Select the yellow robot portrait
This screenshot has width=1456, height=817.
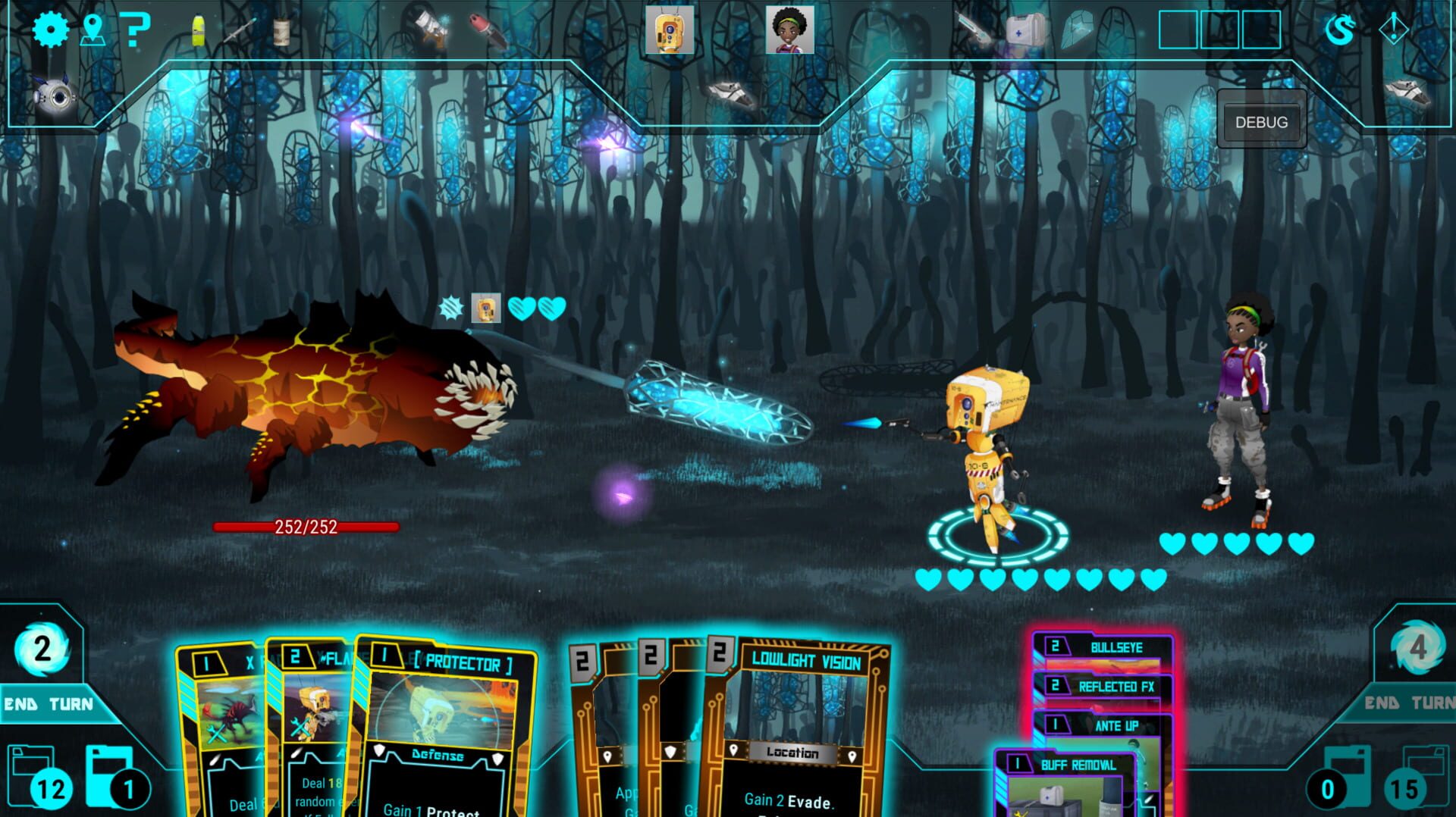pyautogui.click(x=669, y=30)
